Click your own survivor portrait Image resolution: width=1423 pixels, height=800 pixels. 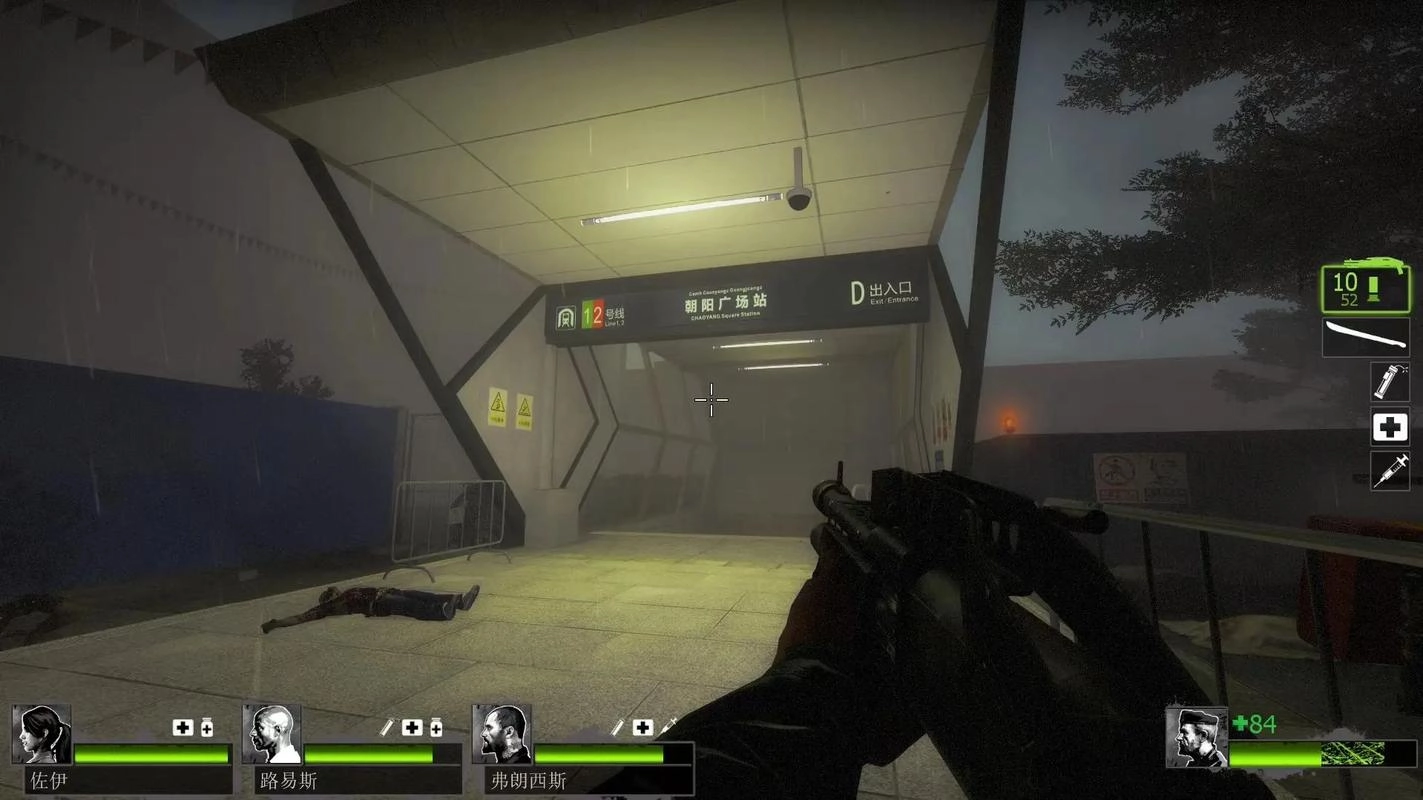(x=1196, y=737)
